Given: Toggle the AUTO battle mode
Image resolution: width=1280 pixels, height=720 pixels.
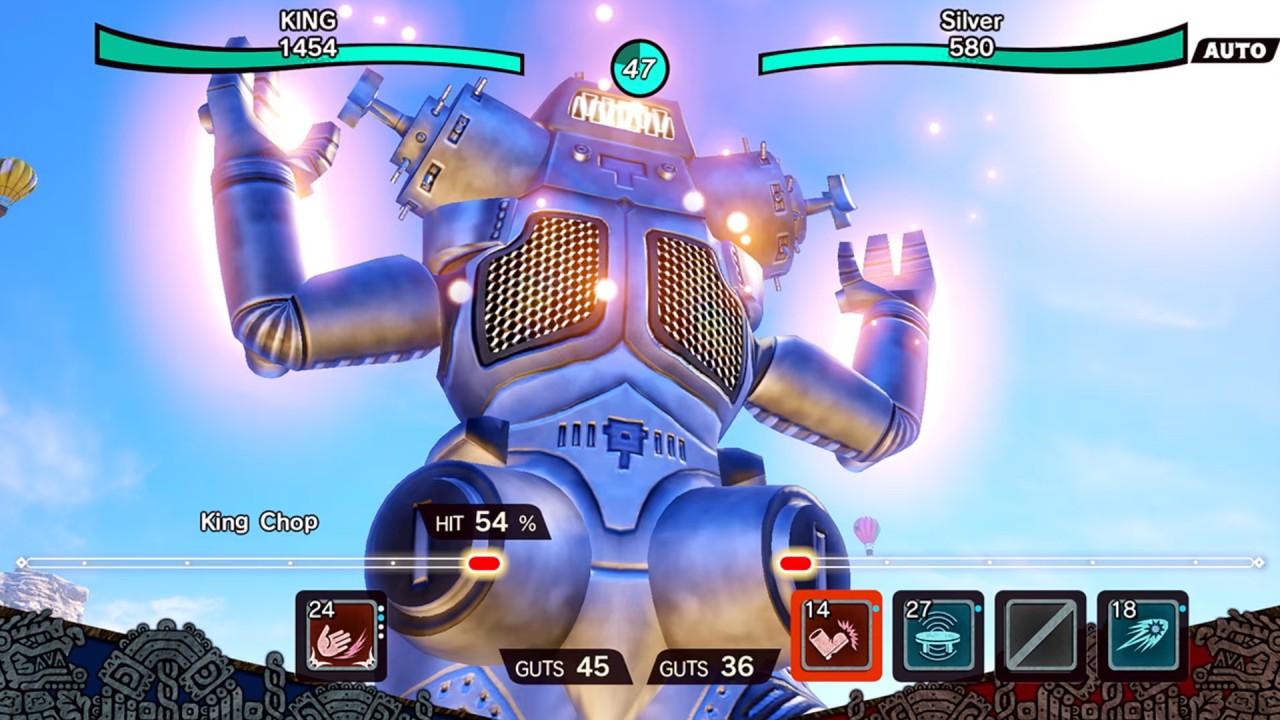Looking at the screenshot, I should 1235,50.
